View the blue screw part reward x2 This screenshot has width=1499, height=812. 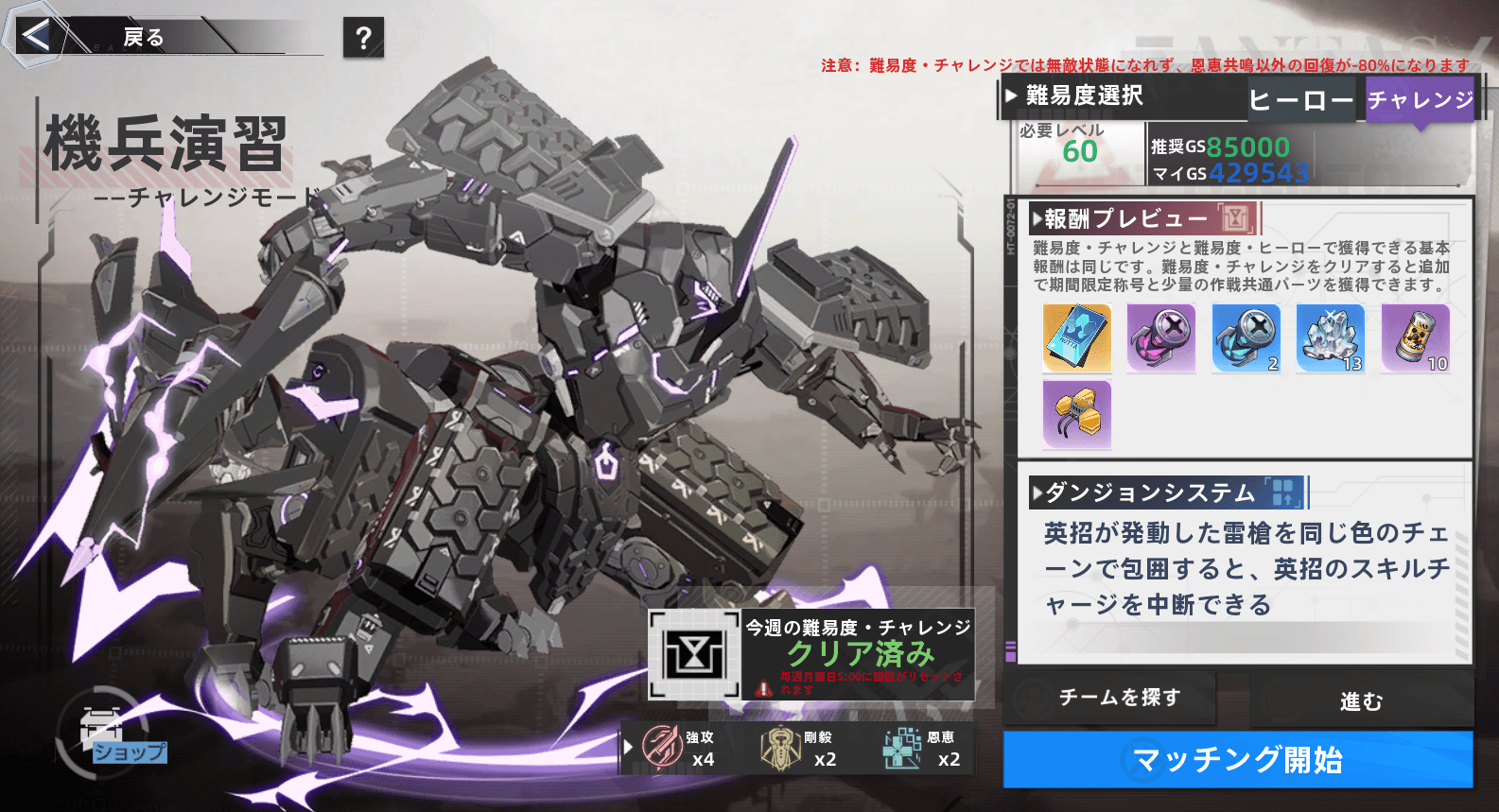coord(1246,337)
